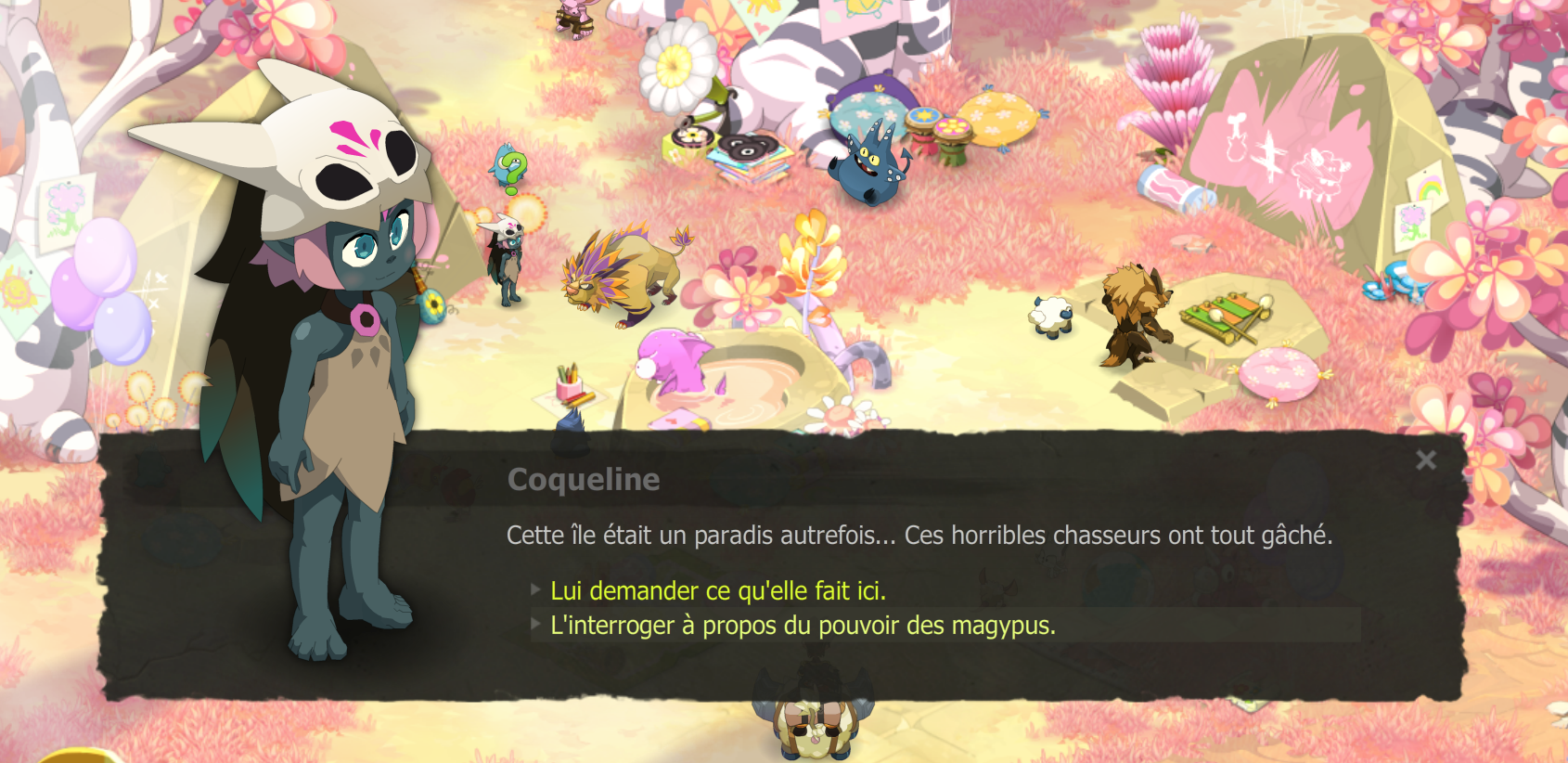
Task: Click the arrow beside the magypus question
Action: (536, 627)
